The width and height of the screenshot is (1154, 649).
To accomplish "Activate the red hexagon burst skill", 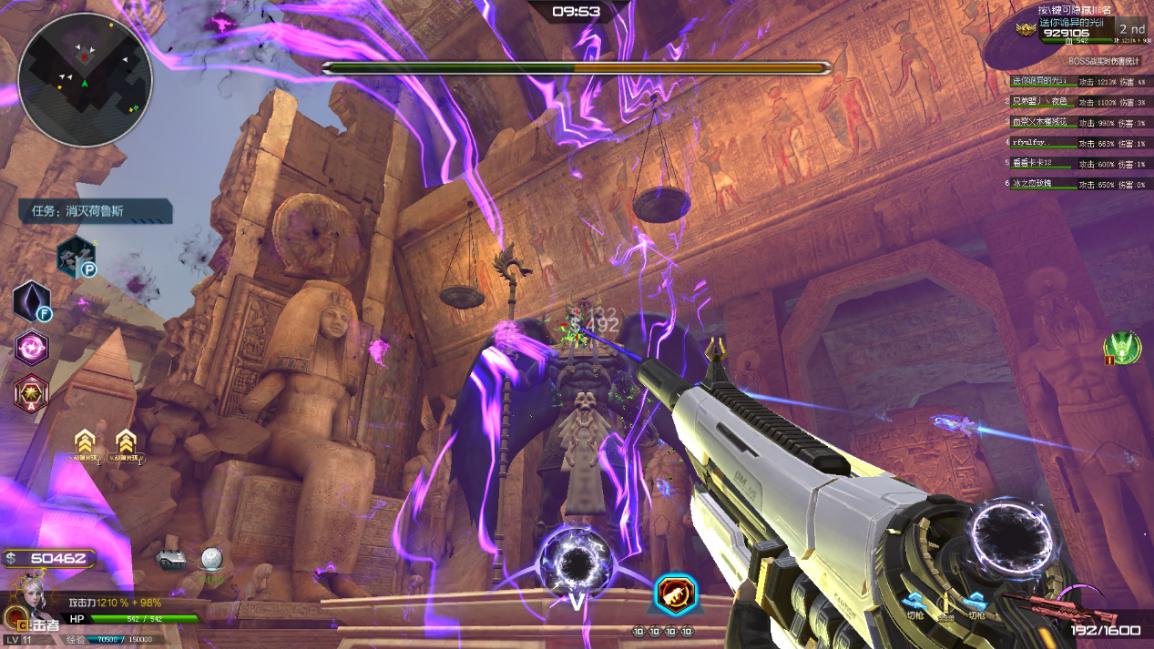I will coord(32,393).
